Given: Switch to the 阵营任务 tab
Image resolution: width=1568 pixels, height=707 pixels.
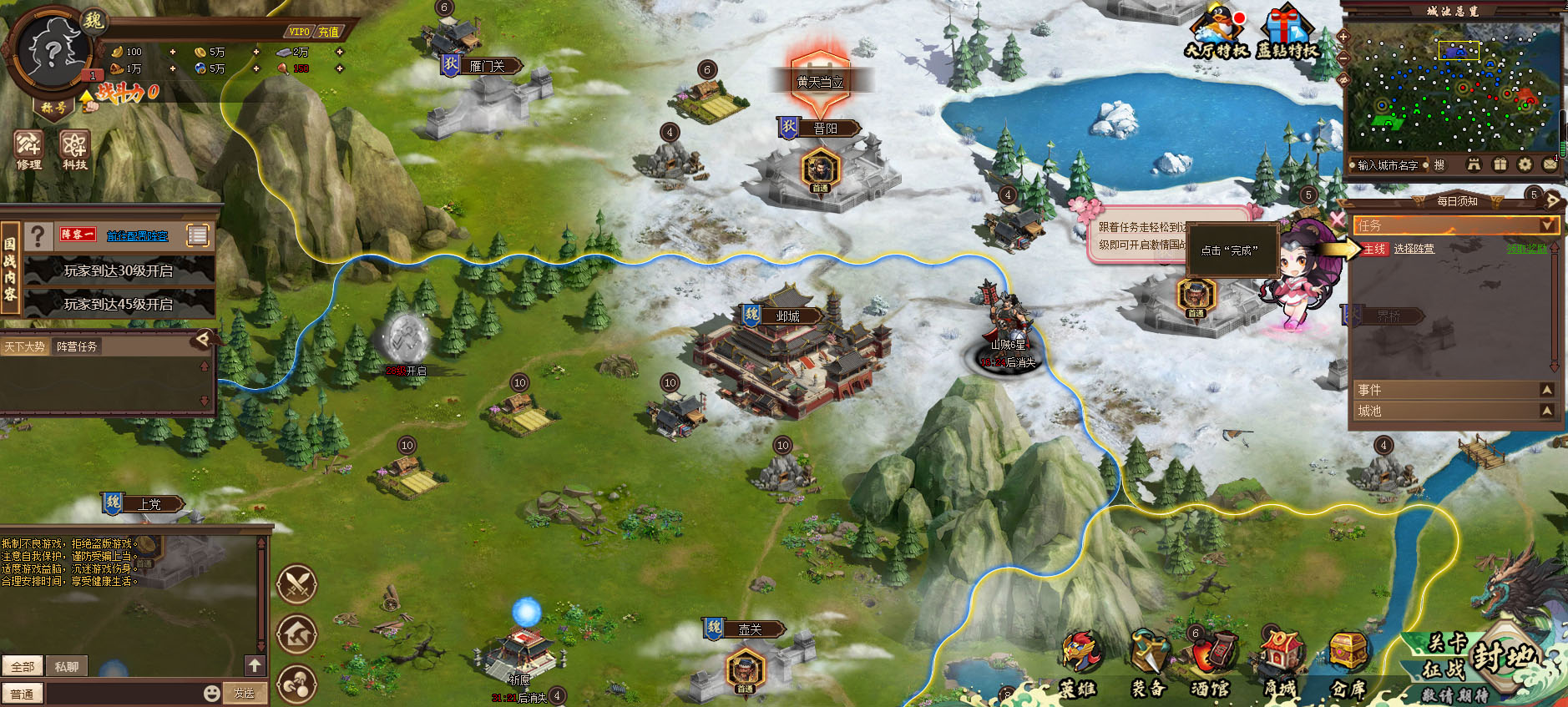Looking at the screenshot, I should (x=77, y=346).
